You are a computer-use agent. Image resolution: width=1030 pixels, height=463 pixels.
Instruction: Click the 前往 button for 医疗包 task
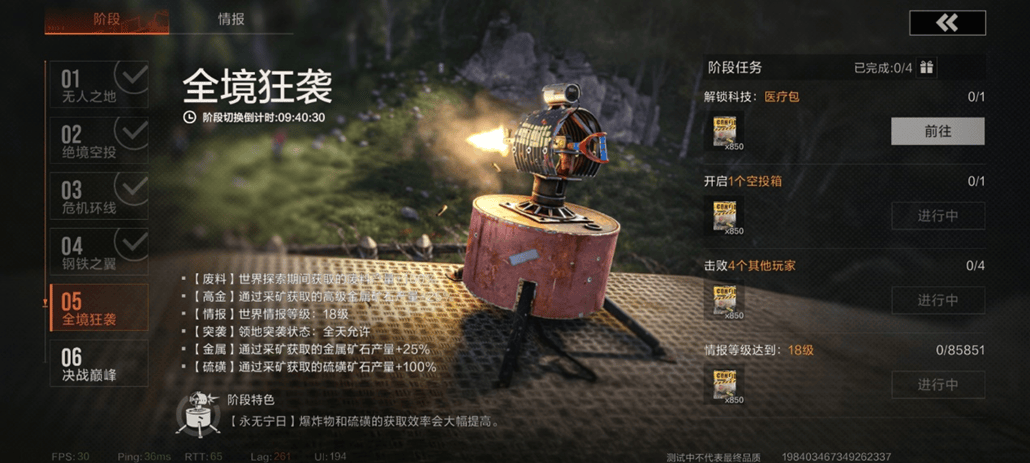pos(937,131)
